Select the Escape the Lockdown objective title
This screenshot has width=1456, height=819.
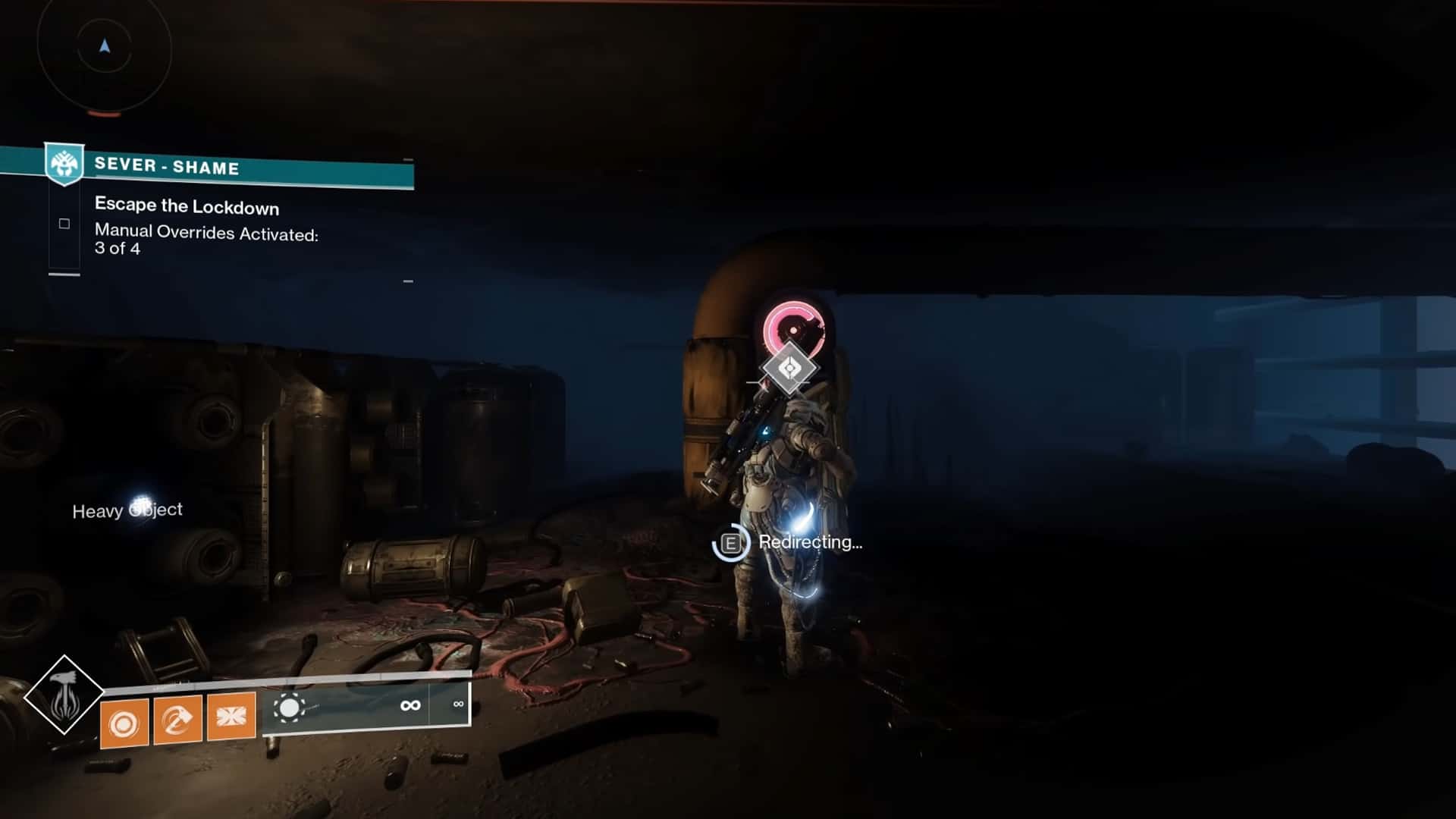(x=186, y=206)
